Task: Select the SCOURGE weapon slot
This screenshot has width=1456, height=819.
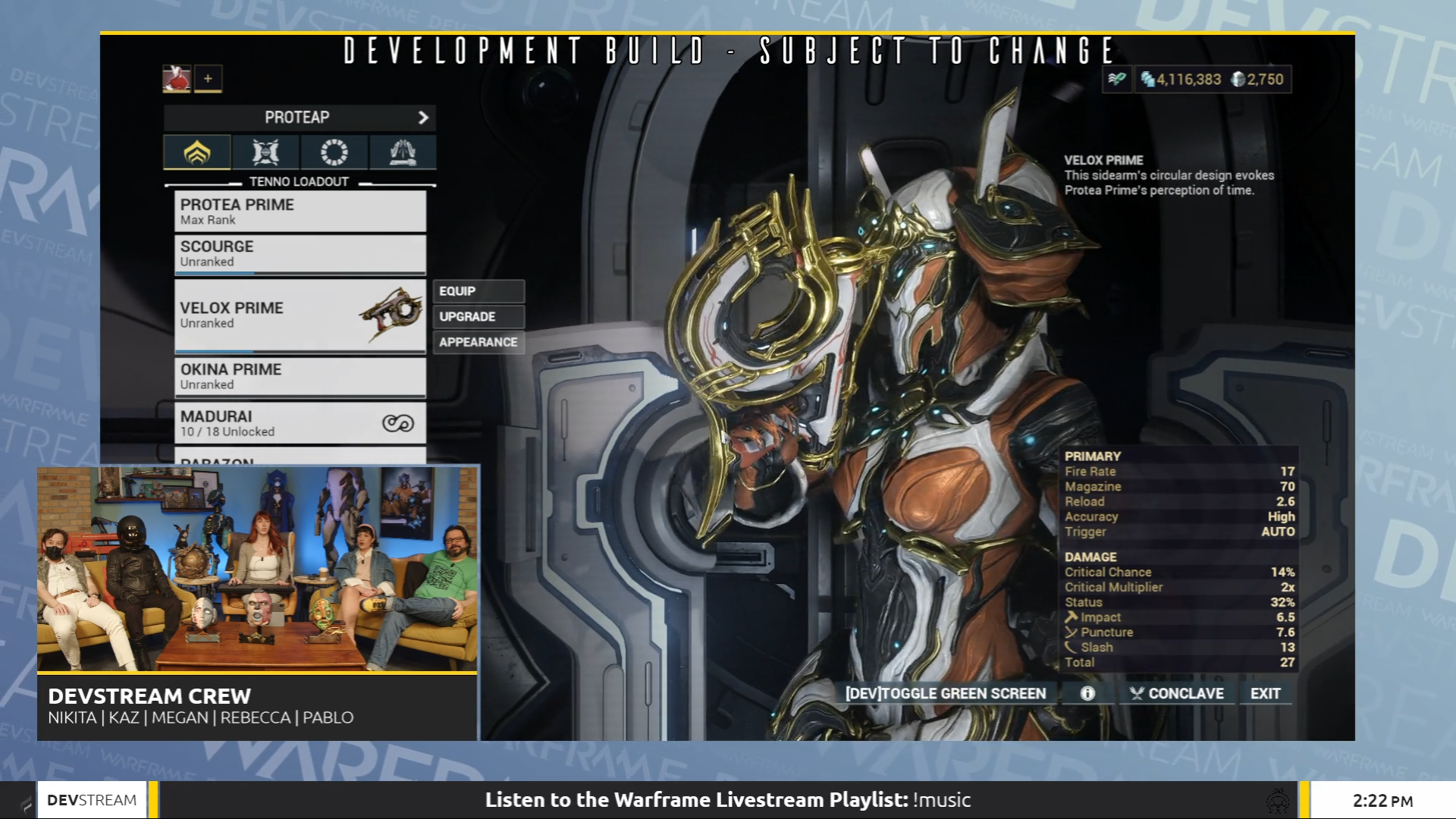Action: pos(300,253)
